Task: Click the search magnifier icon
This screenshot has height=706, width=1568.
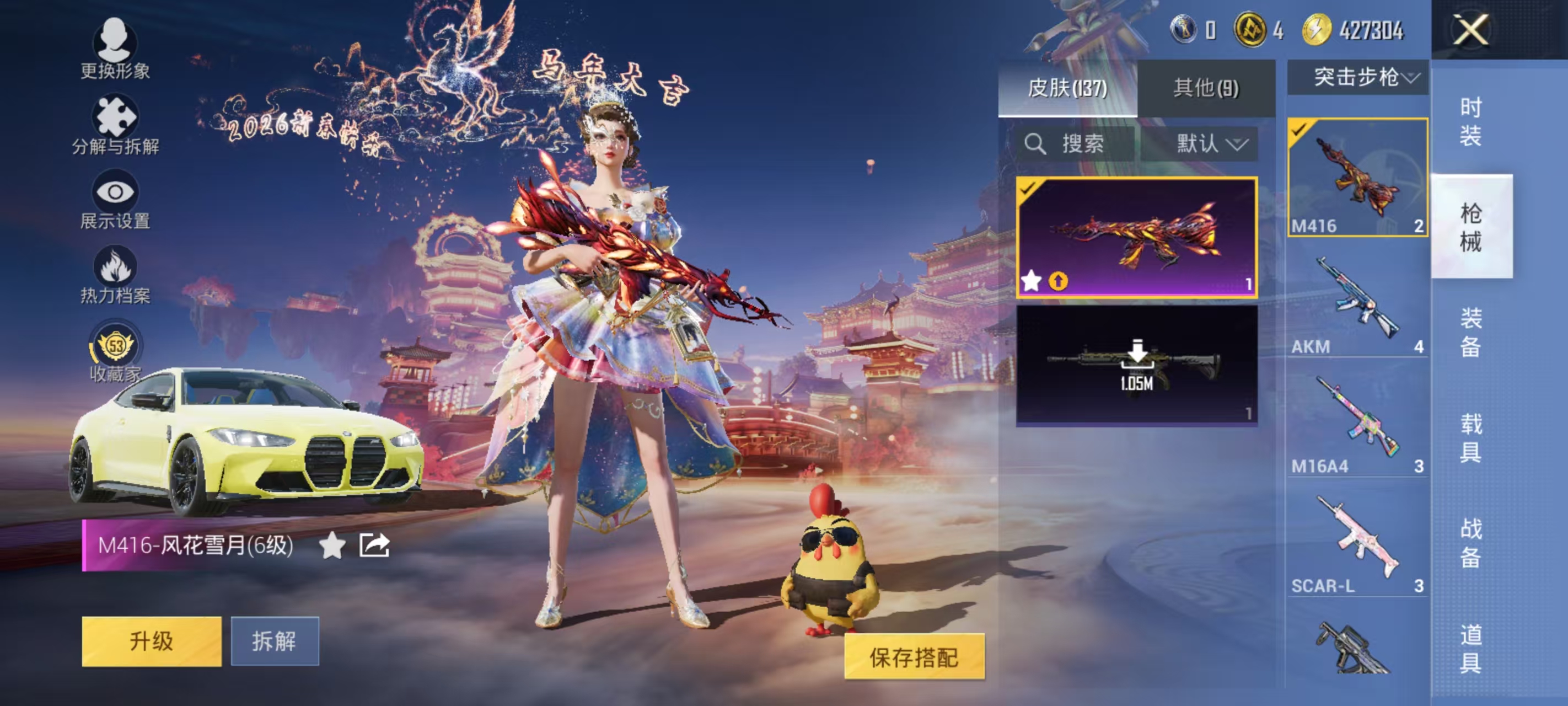Action: click(1036, 145)
